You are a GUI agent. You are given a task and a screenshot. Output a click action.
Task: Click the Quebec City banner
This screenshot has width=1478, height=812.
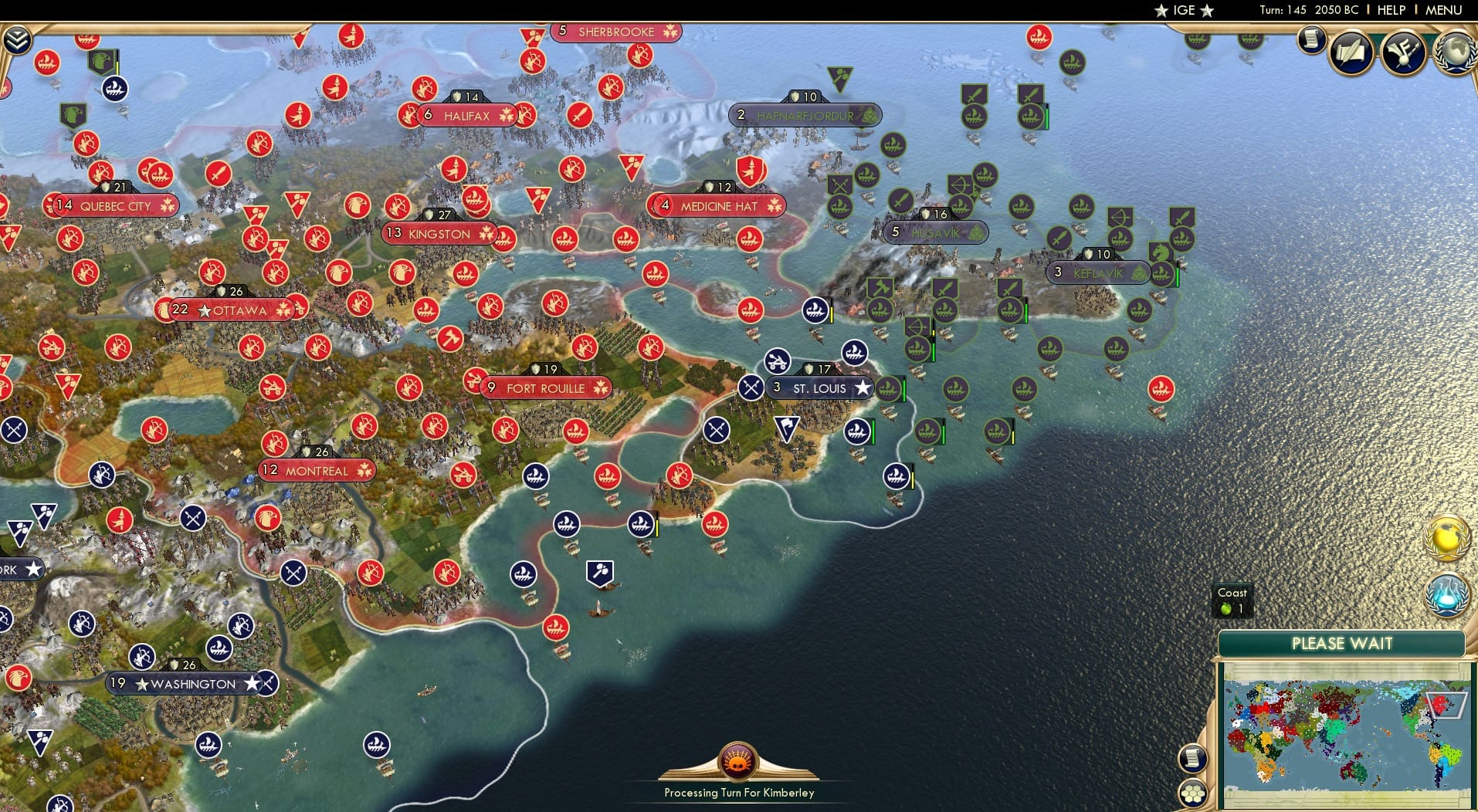point(112,206)
